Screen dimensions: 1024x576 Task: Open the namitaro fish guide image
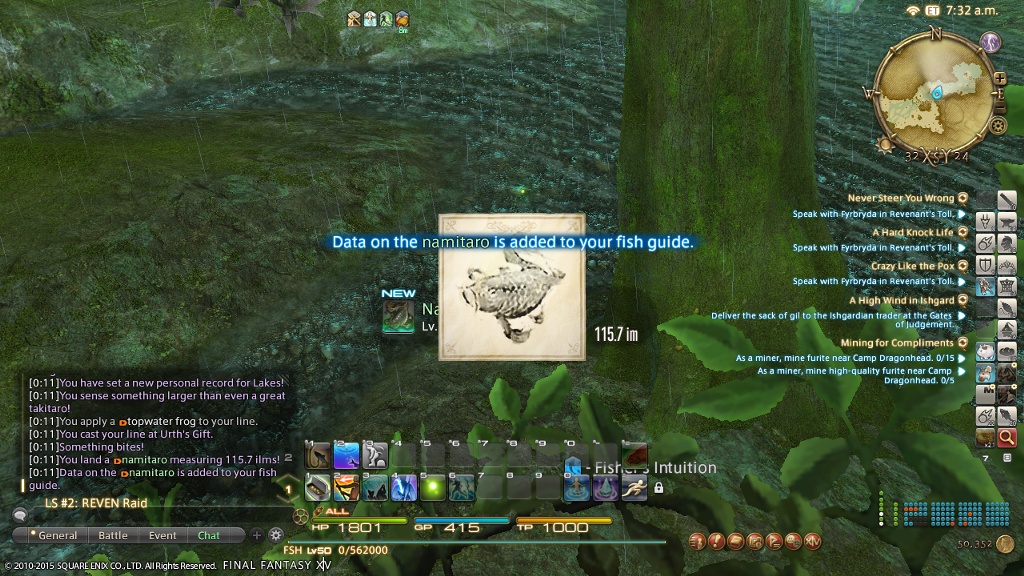511,287
